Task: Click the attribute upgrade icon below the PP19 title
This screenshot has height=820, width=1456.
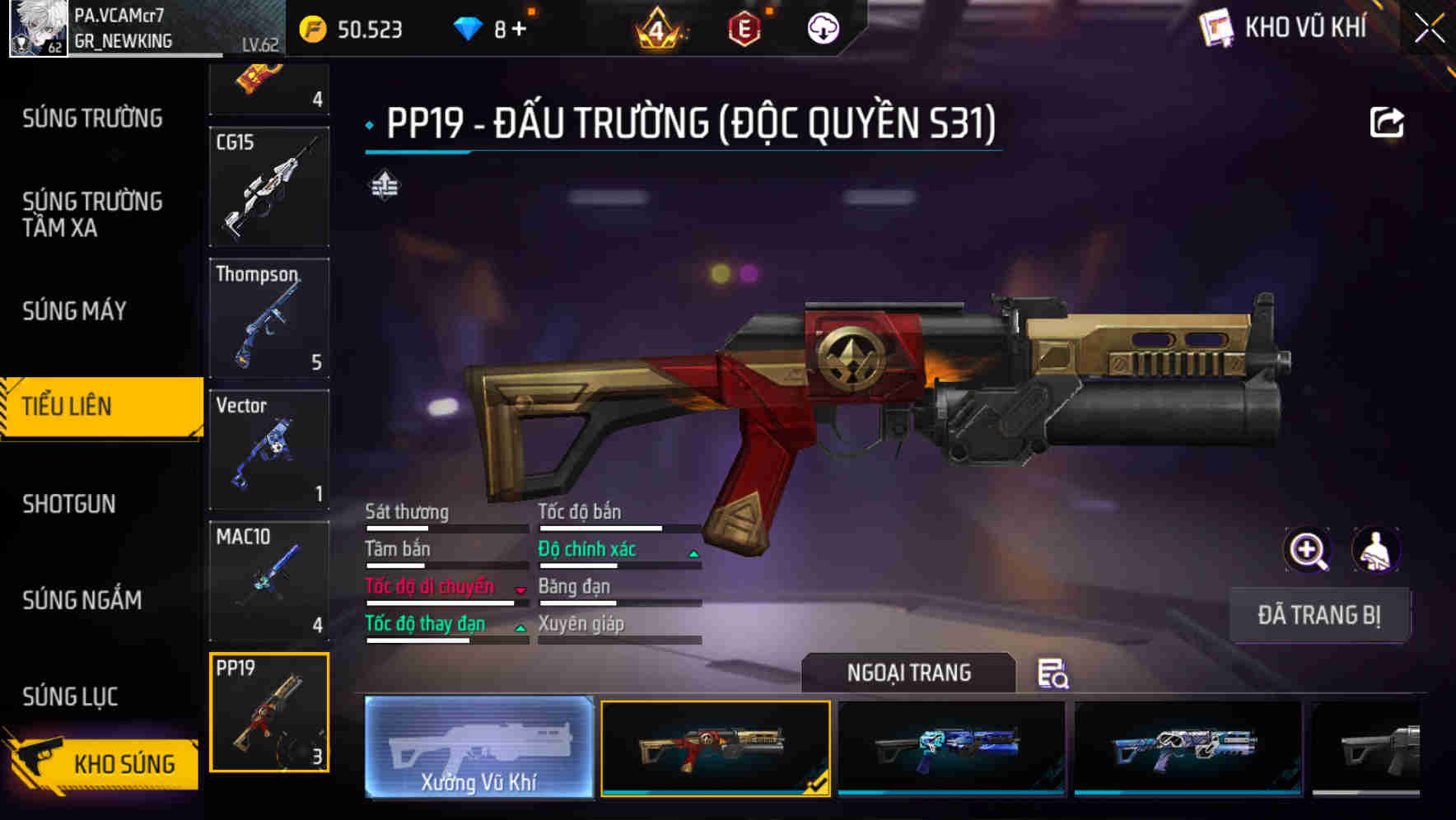Action: pyautogui.click(x=384, y=186)
